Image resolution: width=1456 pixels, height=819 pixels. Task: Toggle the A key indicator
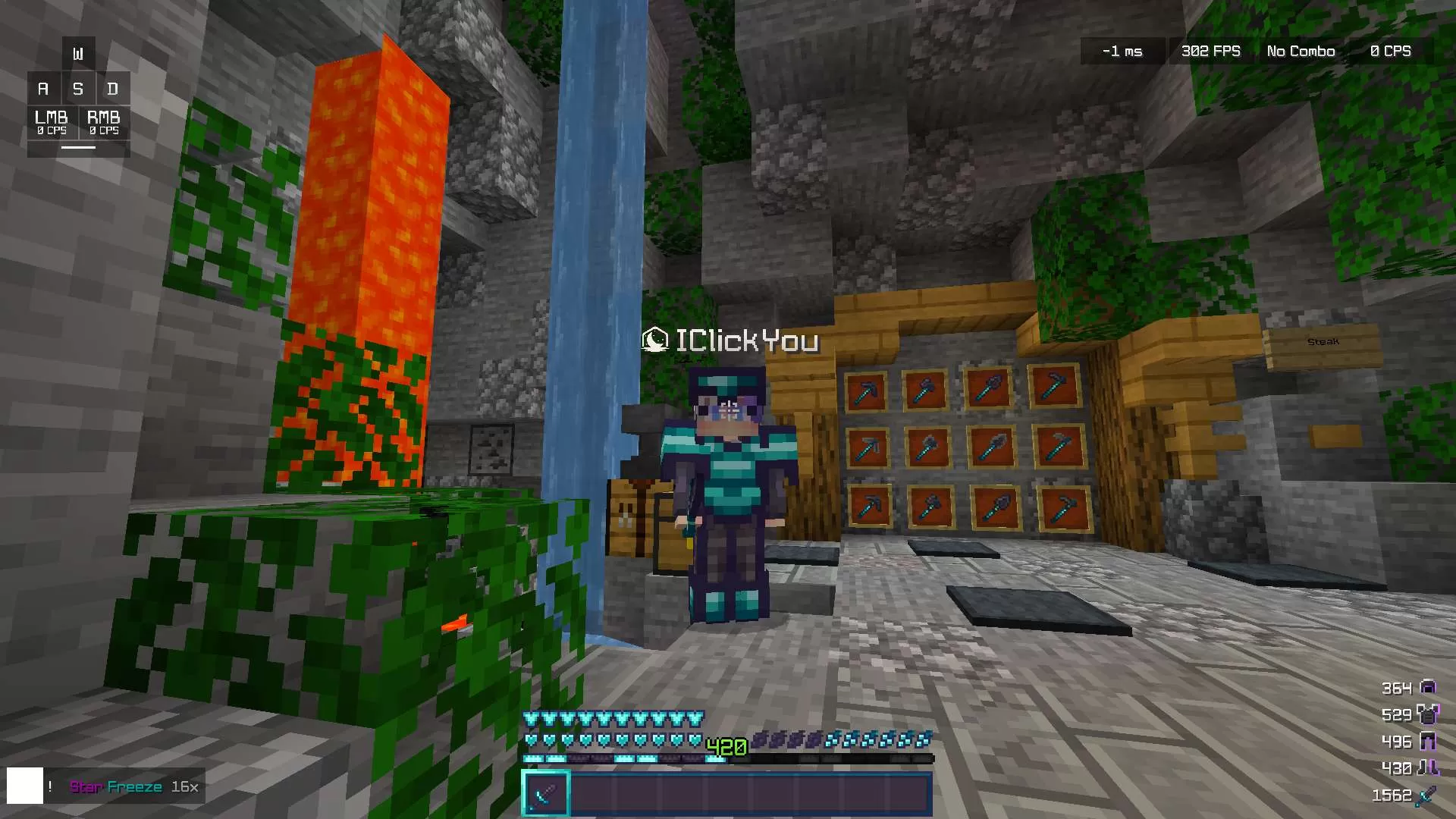[x=42, y=89]
